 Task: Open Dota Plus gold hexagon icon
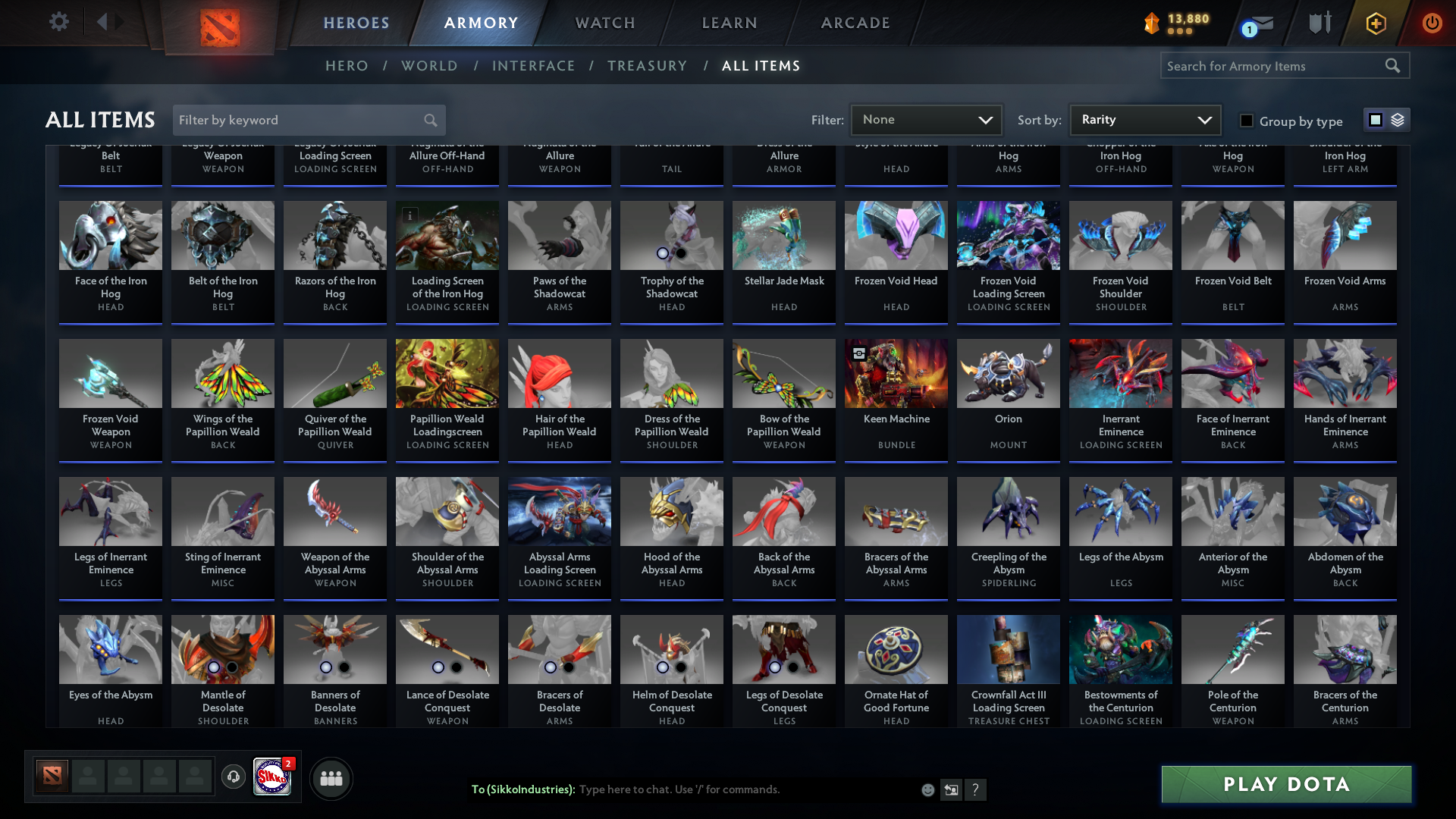[1375, 23]
